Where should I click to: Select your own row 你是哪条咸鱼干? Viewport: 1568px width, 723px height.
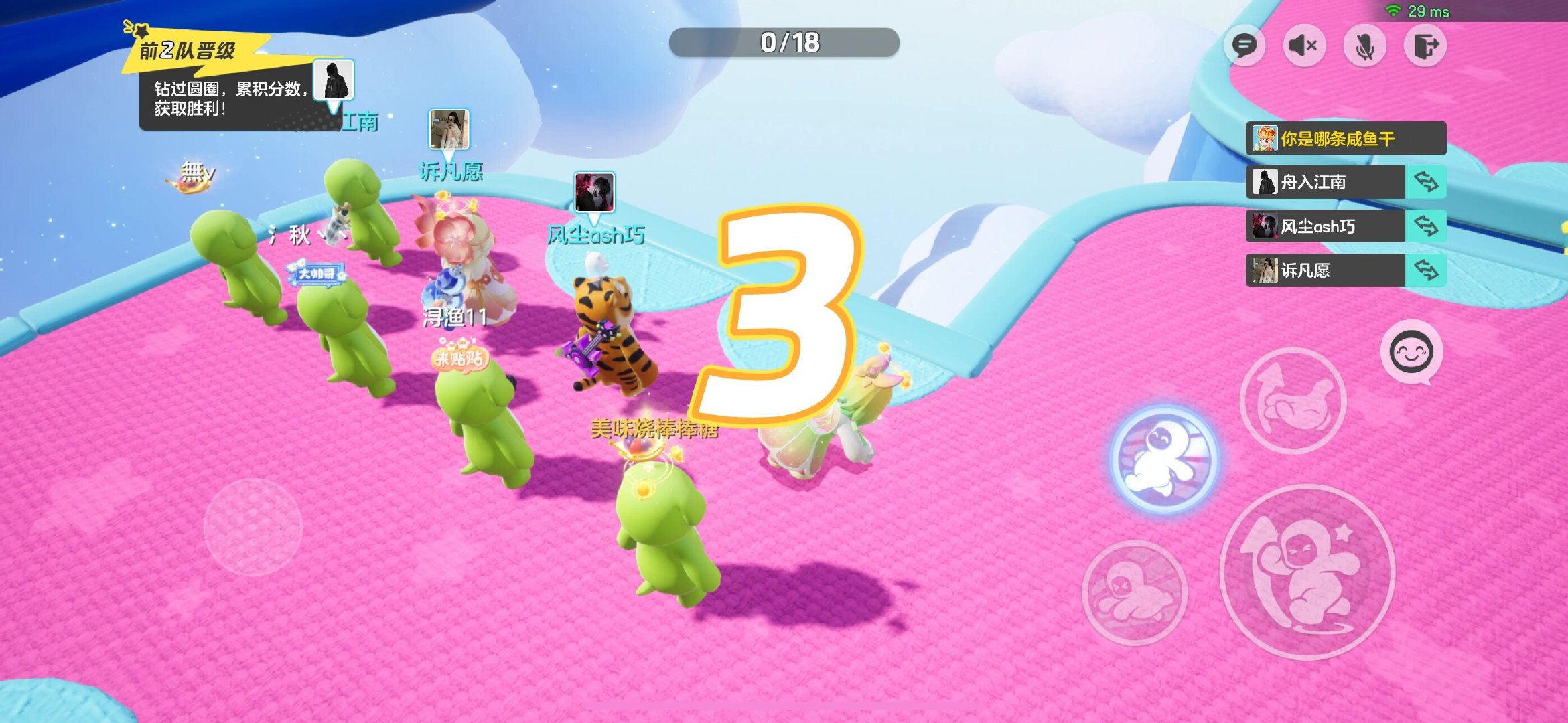click(x=1345, y=139)
